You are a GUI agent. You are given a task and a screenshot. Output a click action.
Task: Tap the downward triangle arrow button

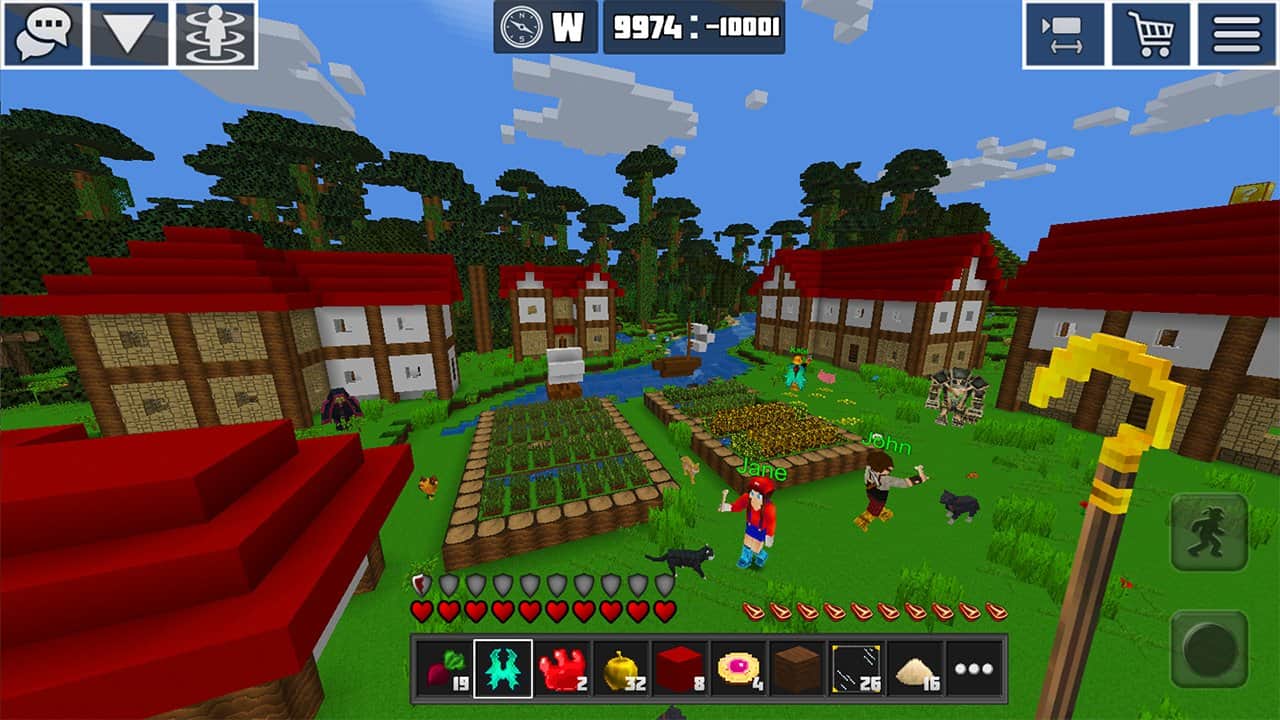click(x=129, y=34)
